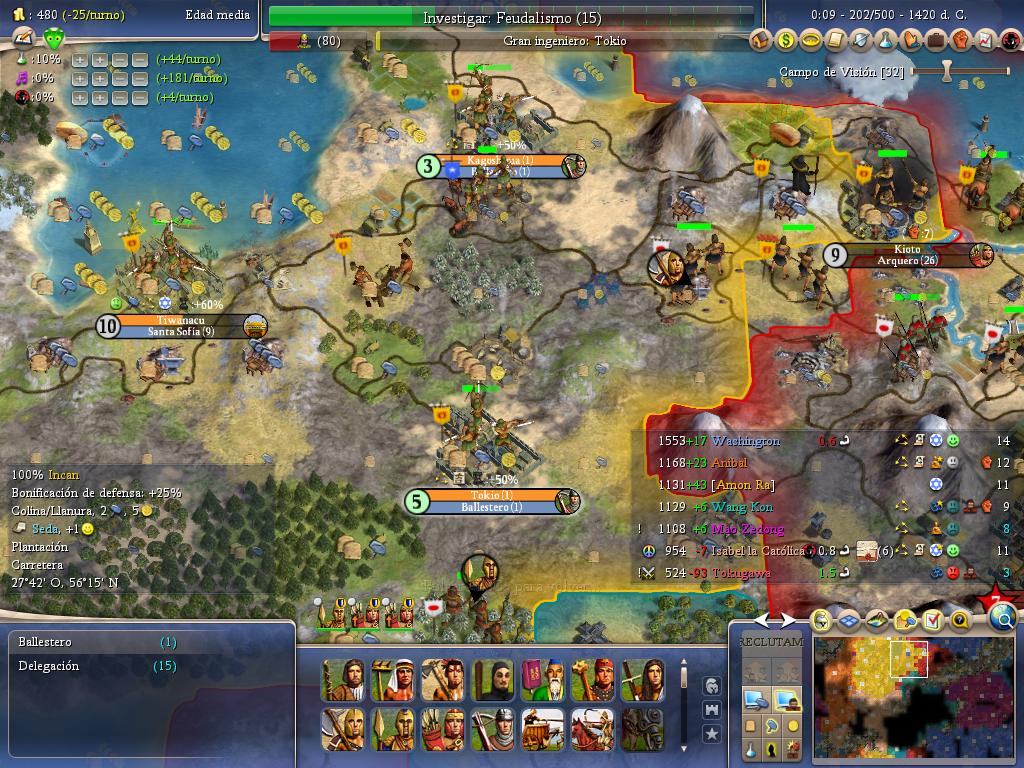Select the Ballestero row in the unit list
Screen dimensions: 1024x768
click(x=45, y=642)
